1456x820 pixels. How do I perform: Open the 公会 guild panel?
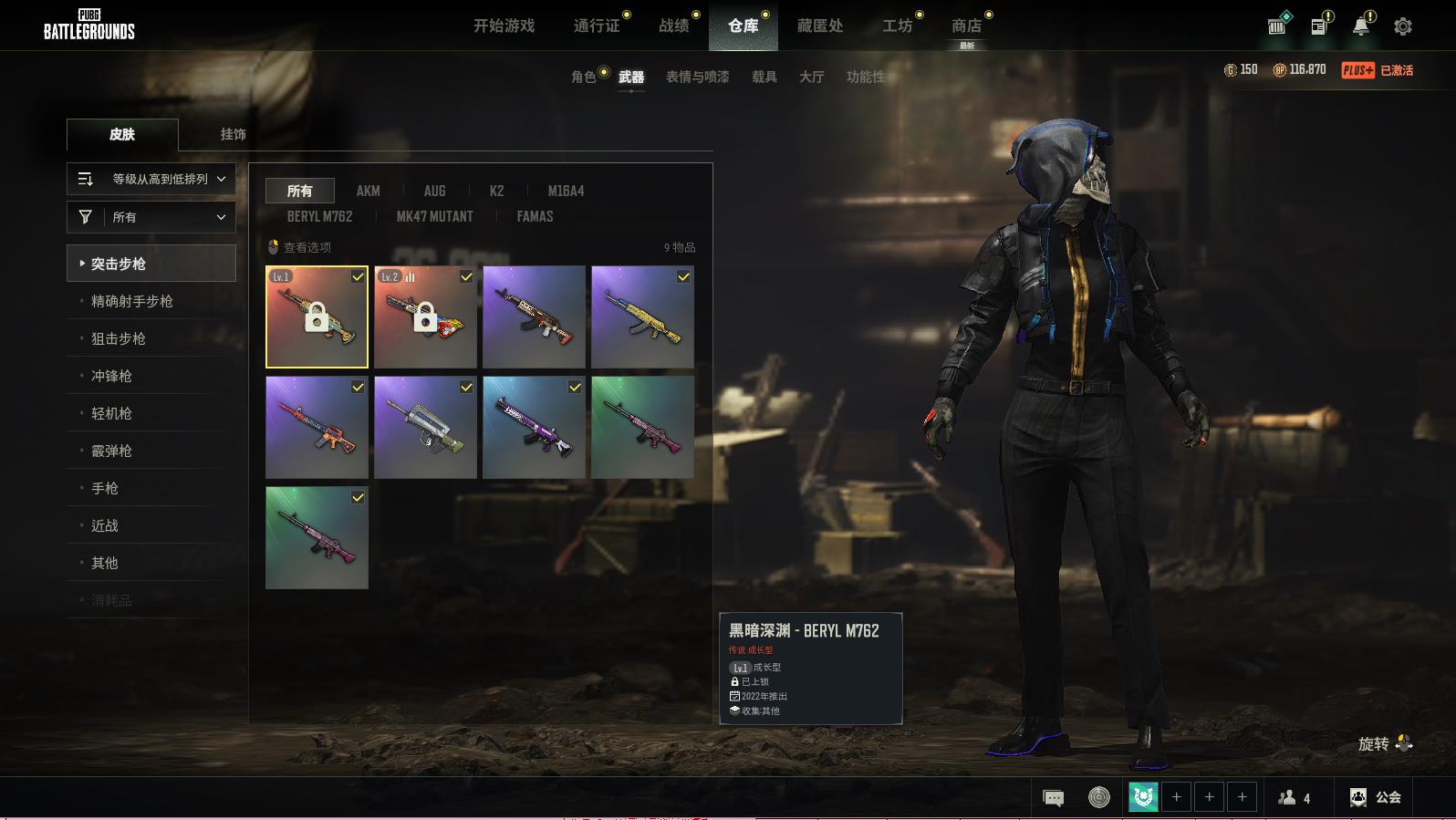[x=1376, y=797]
